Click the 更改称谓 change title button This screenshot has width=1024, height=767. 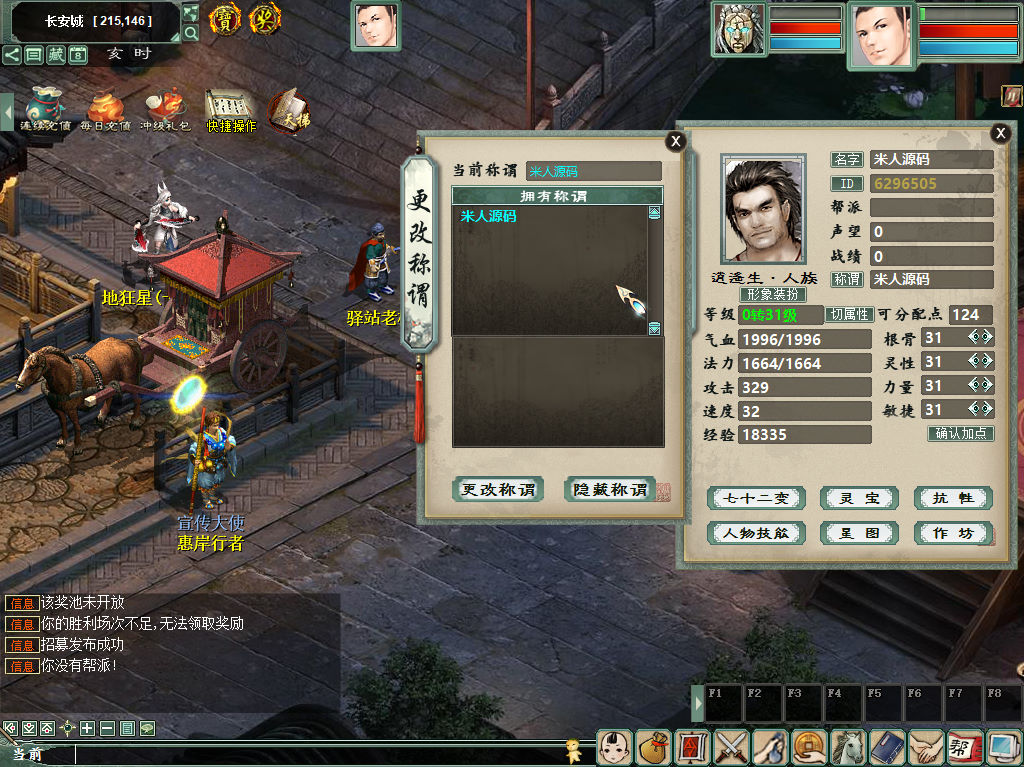click(498, 490)
